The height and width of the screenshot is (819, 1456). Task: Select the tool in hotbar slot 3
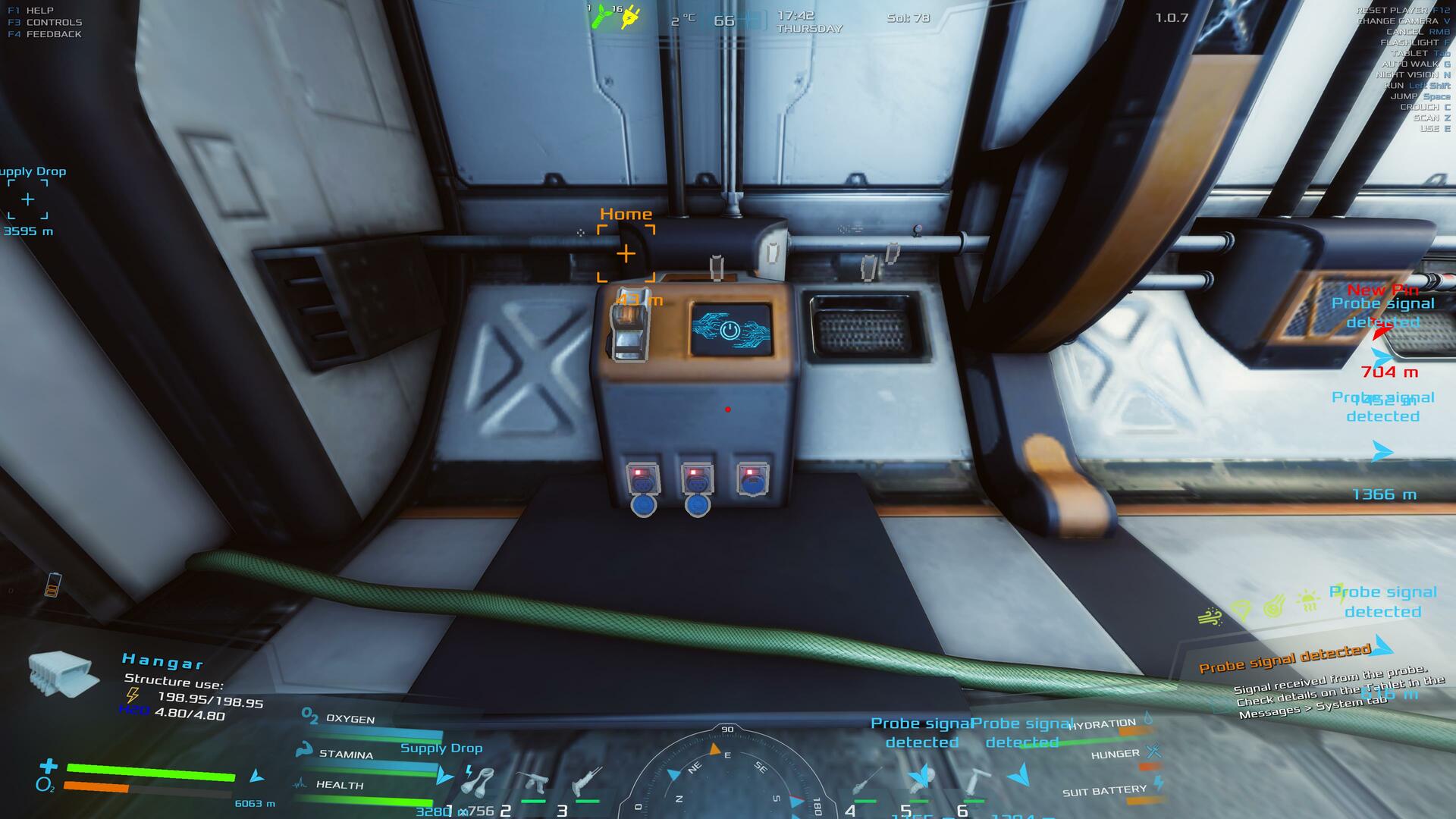pos(586,783)
